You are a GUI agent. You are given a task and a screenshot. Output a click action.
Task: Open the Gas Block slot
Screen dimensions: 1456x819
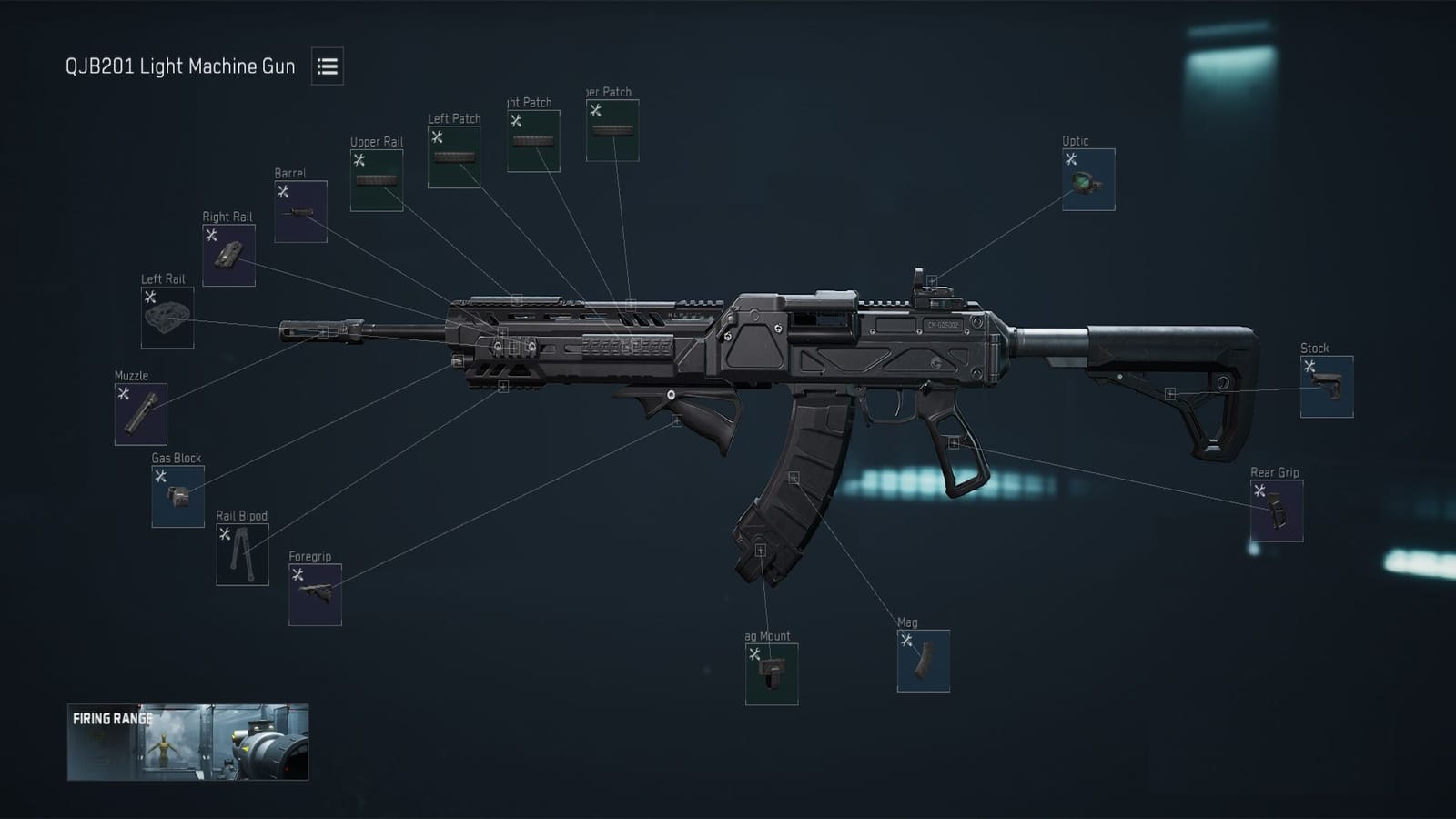(x=179, y=496)
